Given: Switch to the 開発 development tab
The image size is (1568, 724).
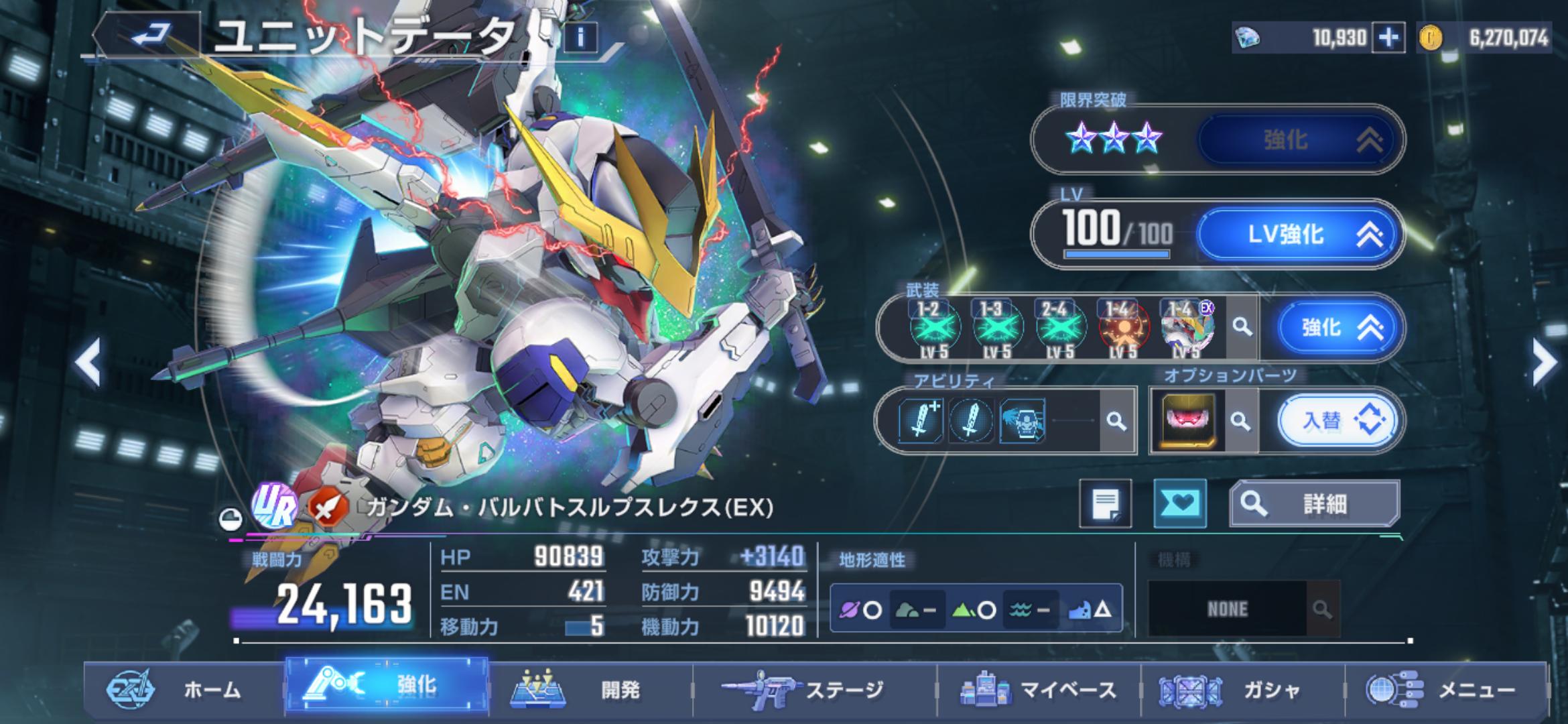Looking at the screenshot, I should tap(590, 690).
